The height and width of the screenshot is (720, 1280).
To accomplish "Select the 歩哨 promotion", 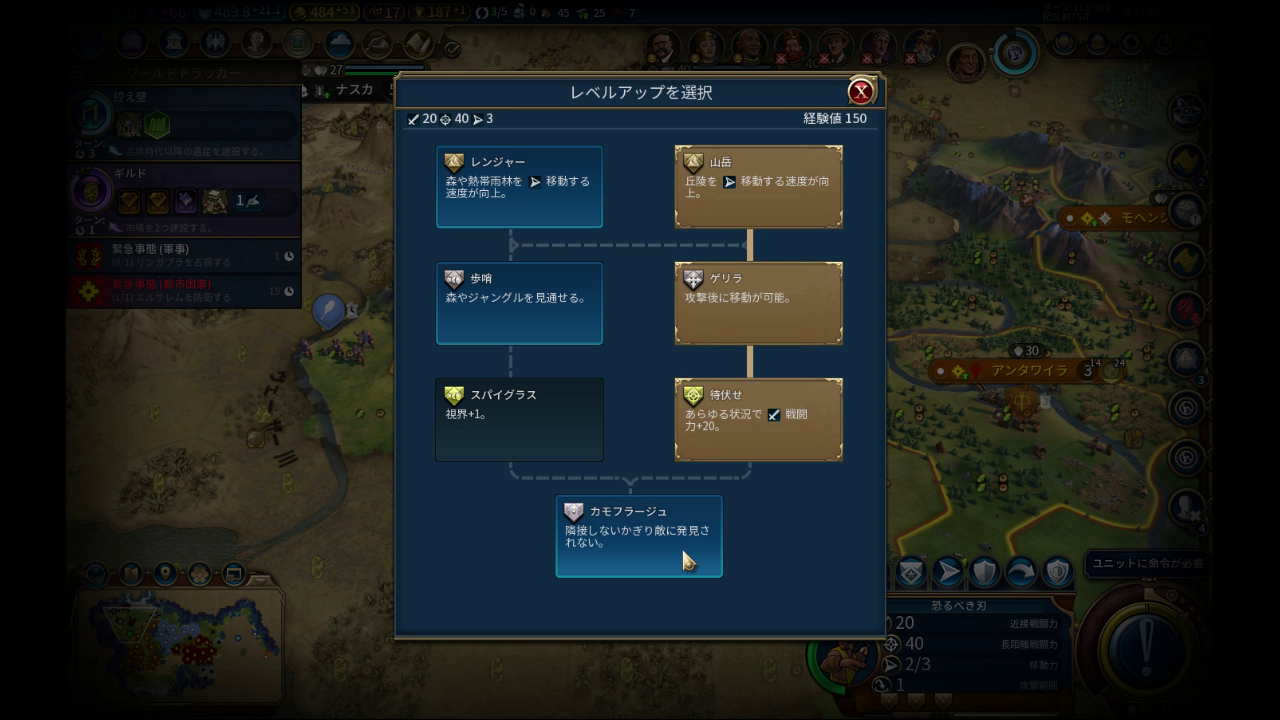I will pos(519,303).
